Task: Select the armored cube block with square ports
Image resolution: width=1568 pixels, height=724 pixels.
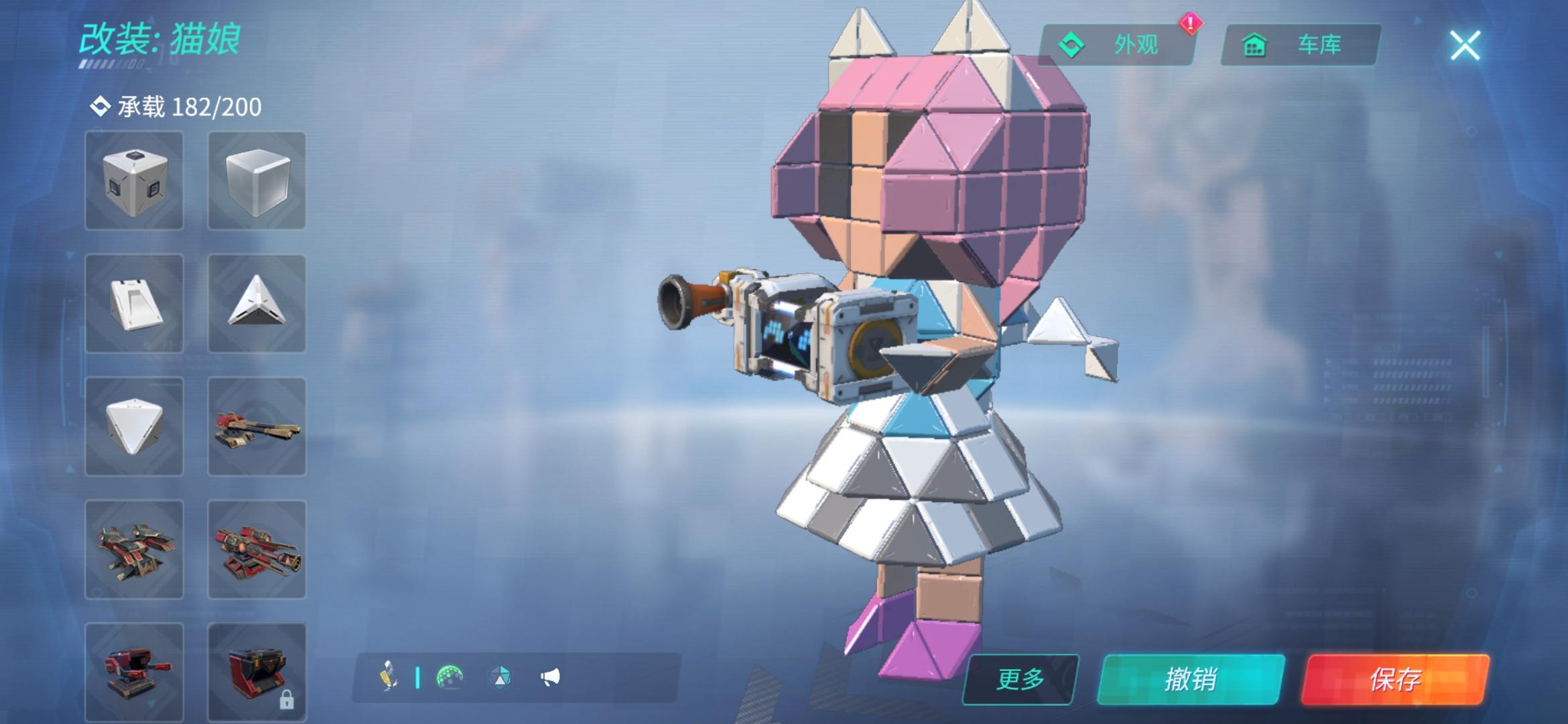Action: click(134, 180)
